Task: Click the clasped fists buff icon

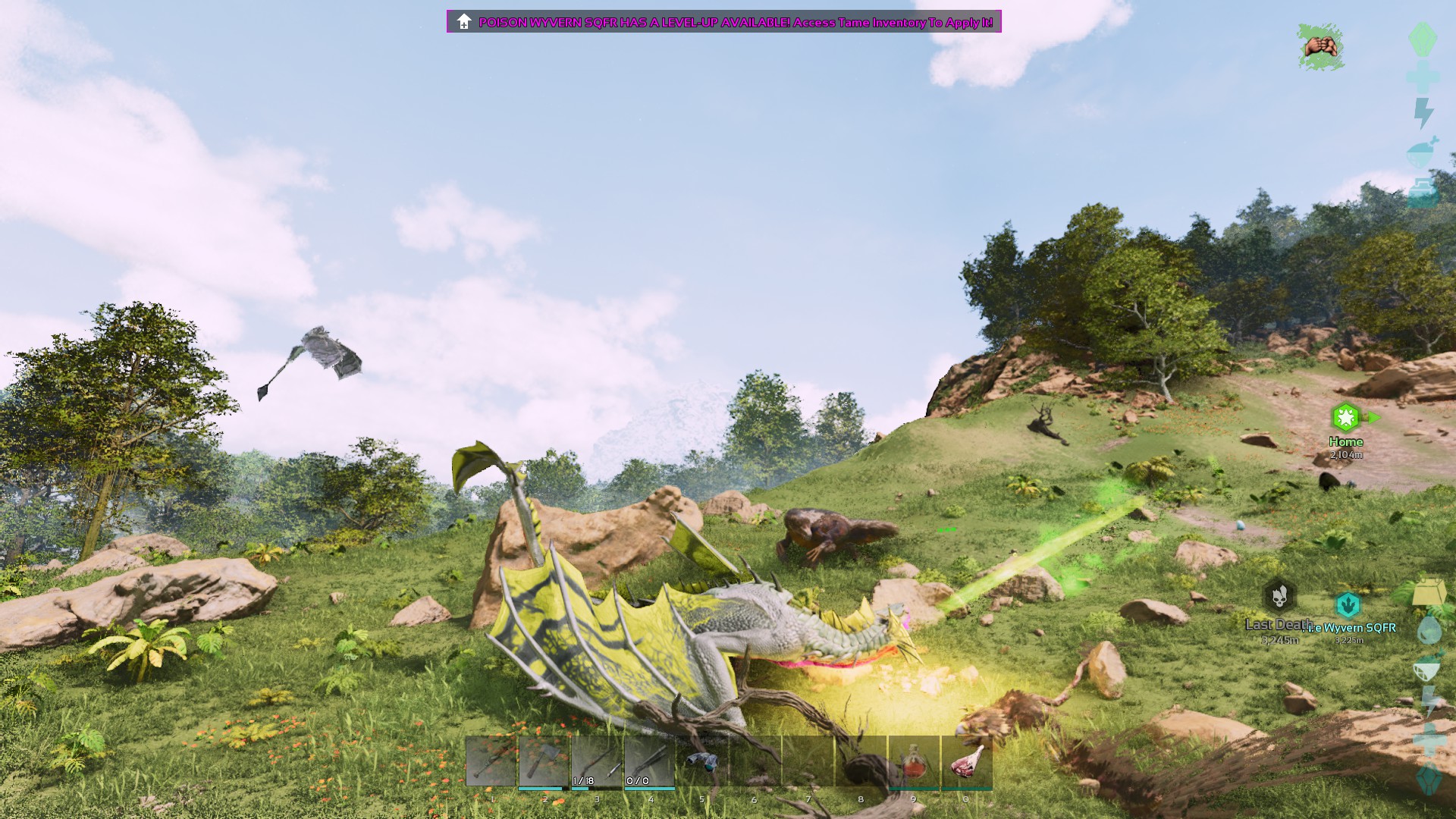Action: [x=1320, y=47]
